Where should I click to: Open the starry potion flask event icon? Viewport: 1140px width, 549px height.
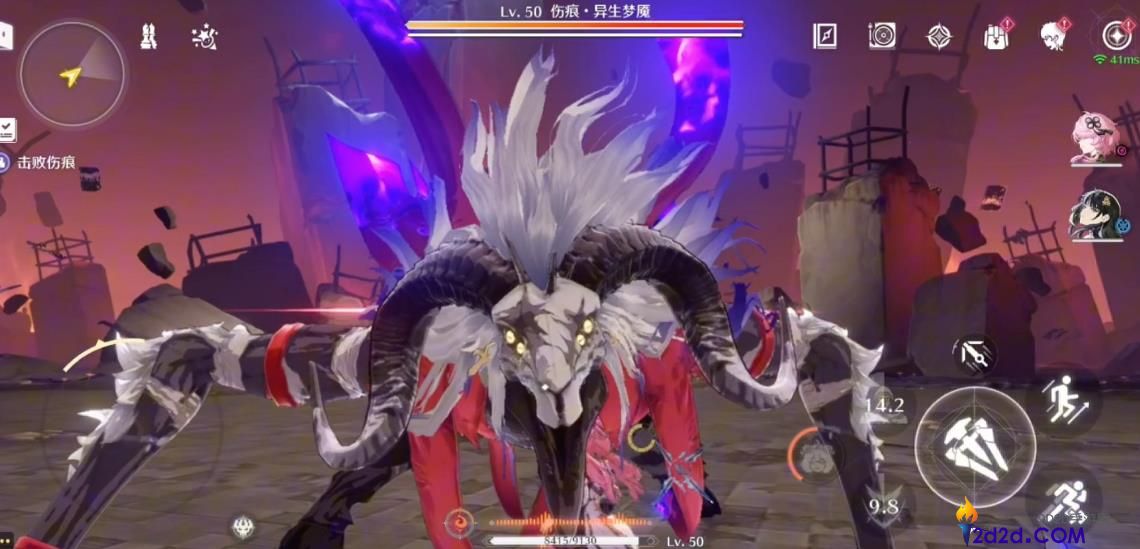[205, 37]
